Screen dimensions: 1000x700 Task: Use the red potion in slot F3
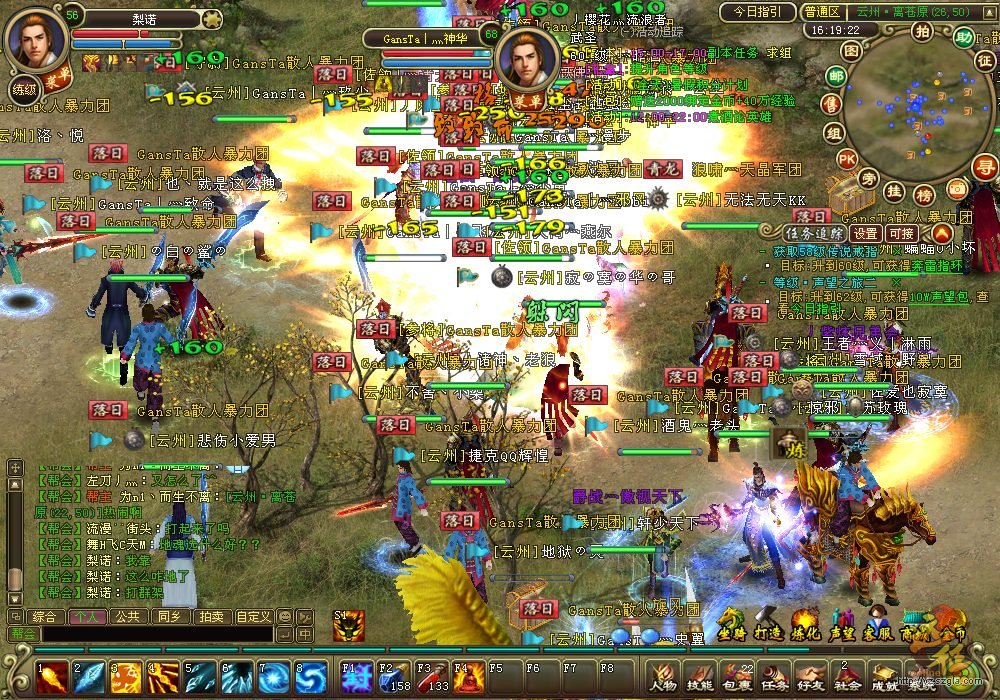431,677
